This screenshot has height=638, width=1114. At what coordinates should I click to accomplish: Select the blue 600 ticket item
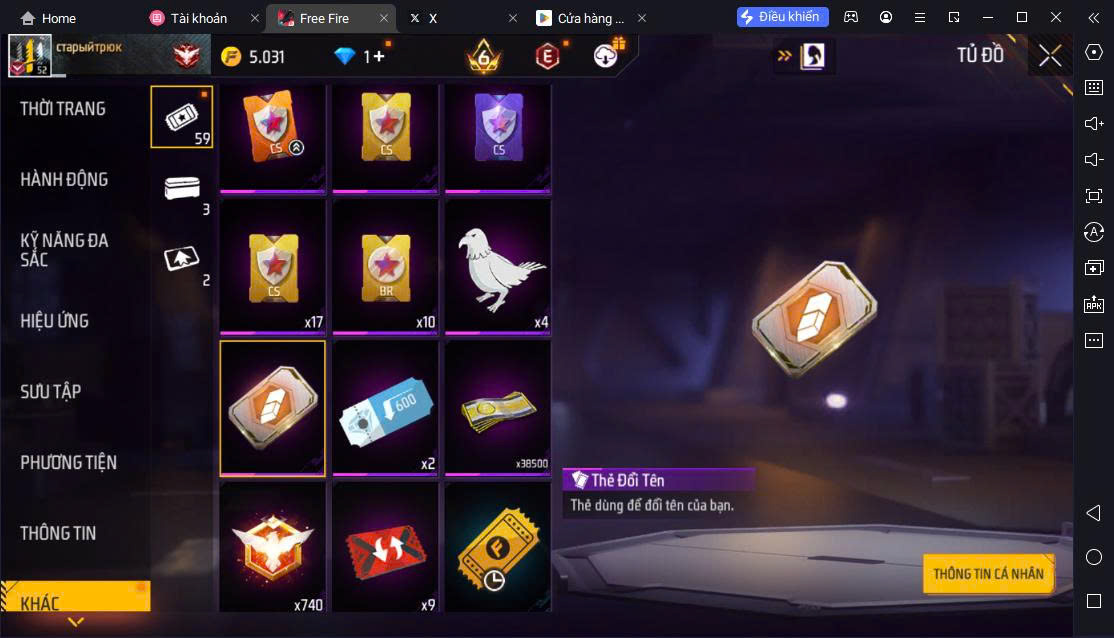(385, 408)
